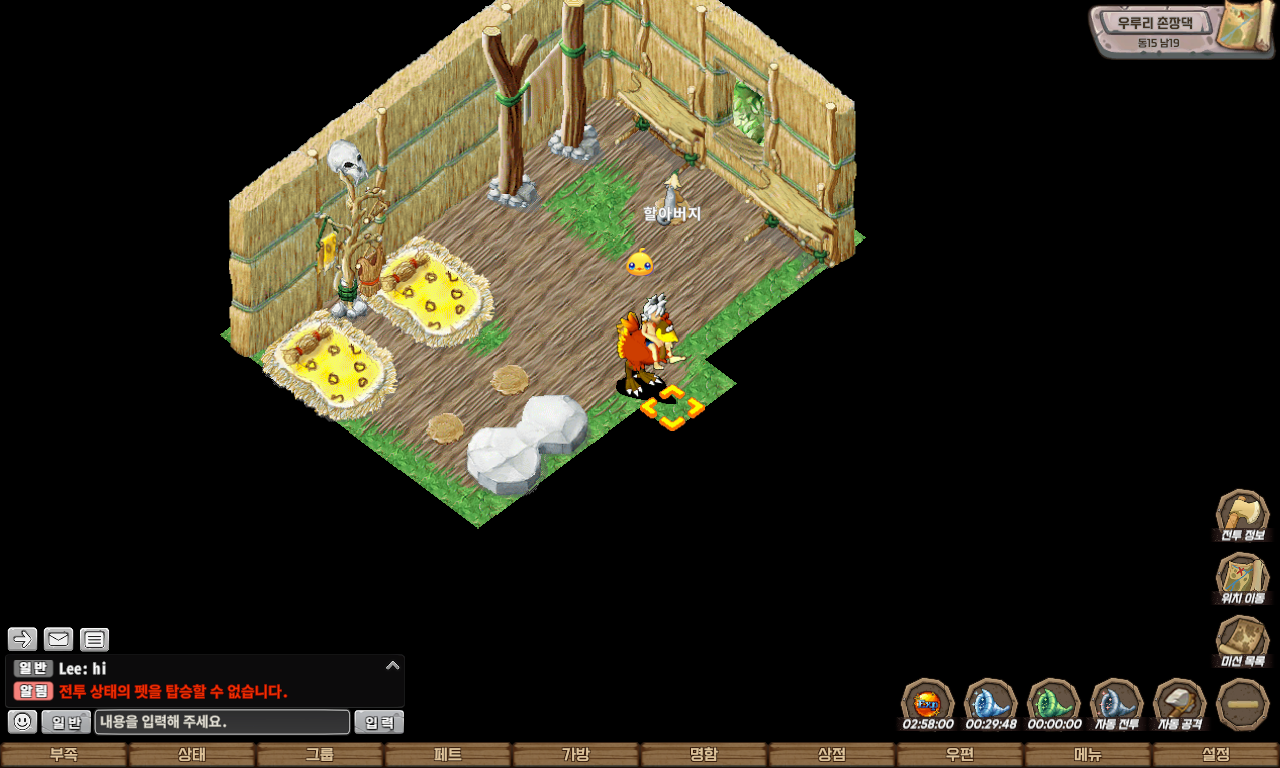Open the 가방 bag inventory
Screen dimensions: 1280x768
[x=576, y=755]
